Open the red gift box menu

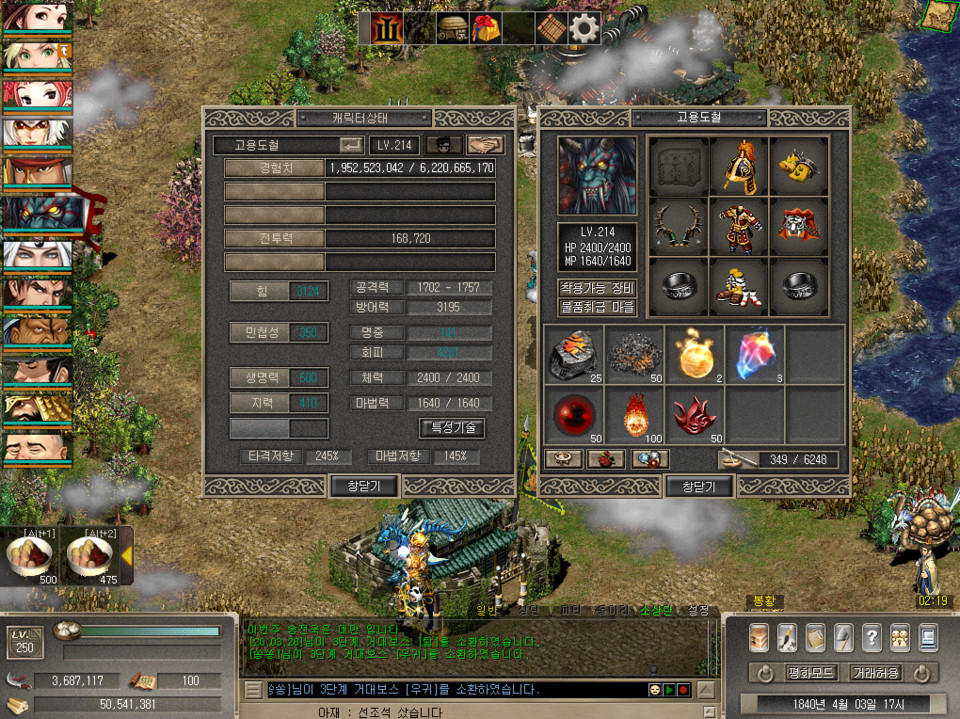pos(486,29)
